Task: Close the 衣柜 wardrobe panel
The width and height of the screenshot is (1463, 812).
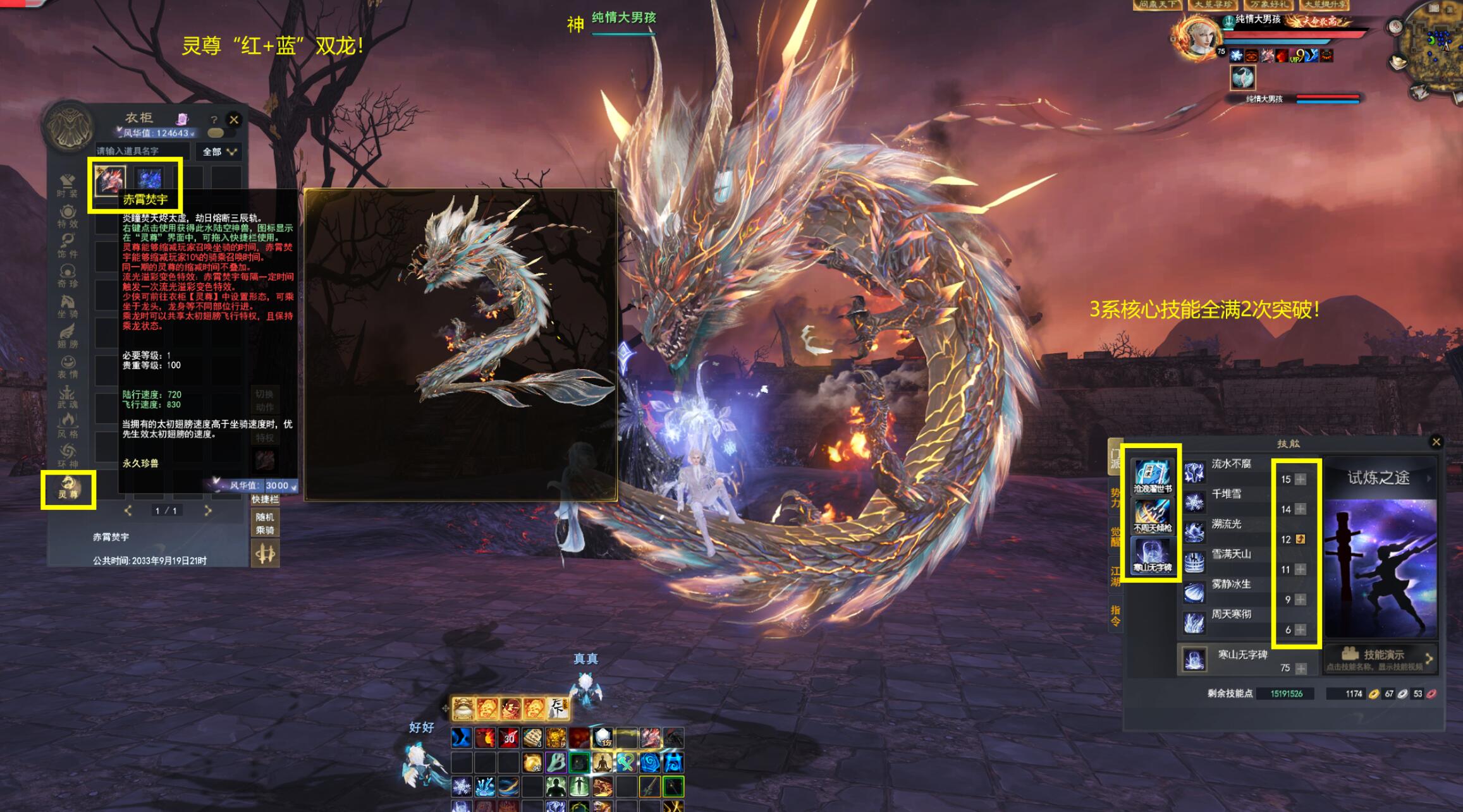Action: click(234, 119)
